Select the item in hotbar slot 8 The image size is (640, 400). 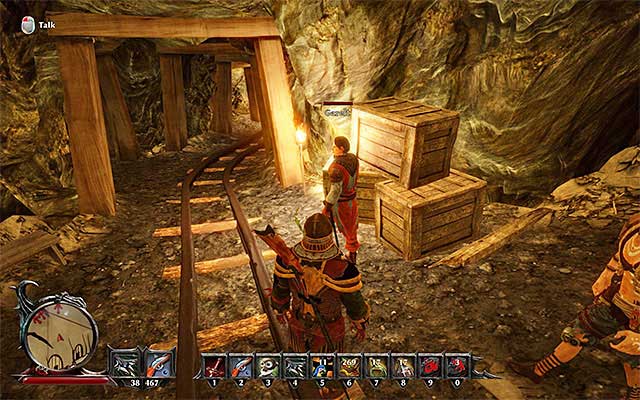click(403, 367)
